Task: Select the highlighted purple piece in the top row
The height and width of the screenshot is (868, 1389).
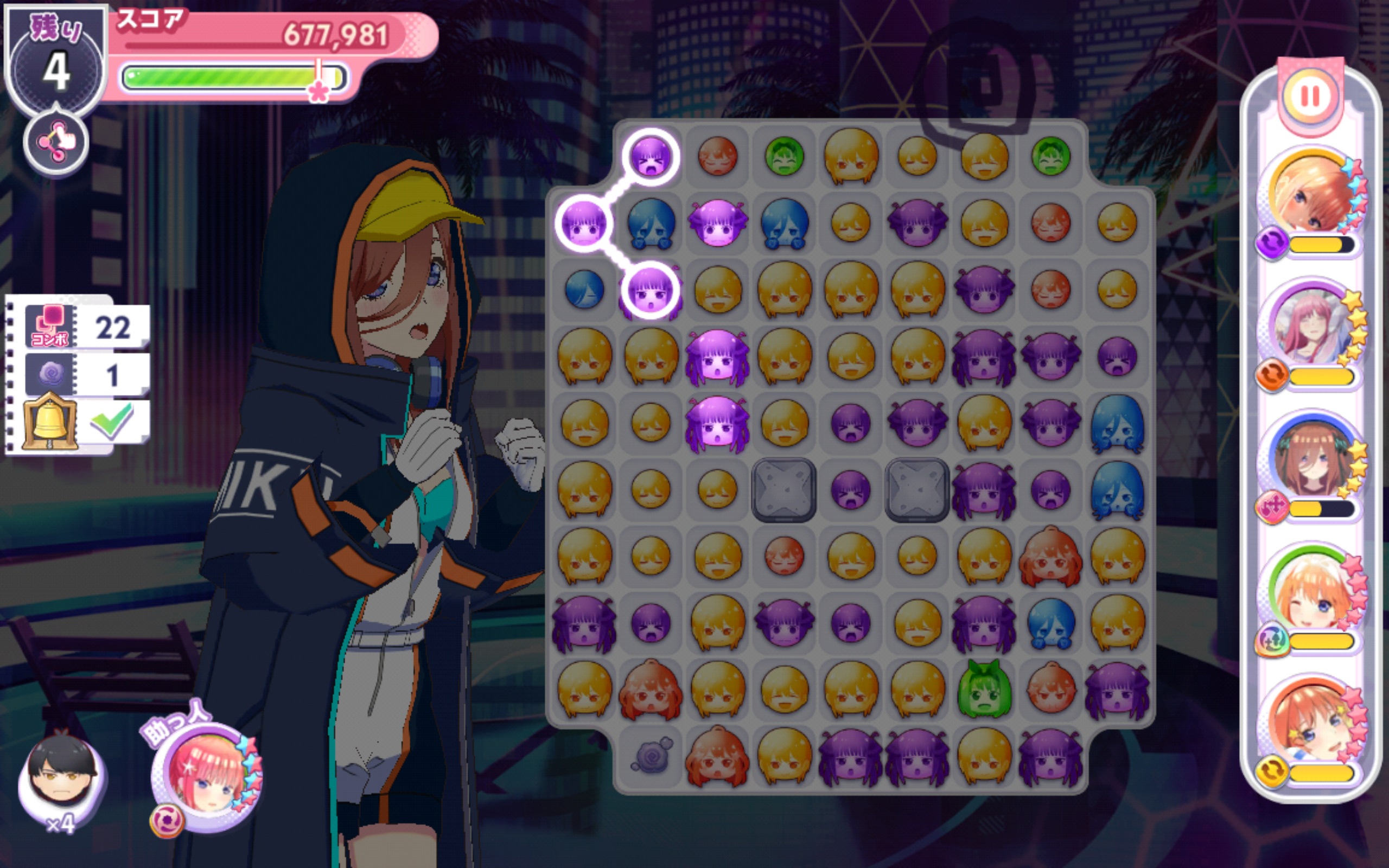Action: [x=651, y=156]
